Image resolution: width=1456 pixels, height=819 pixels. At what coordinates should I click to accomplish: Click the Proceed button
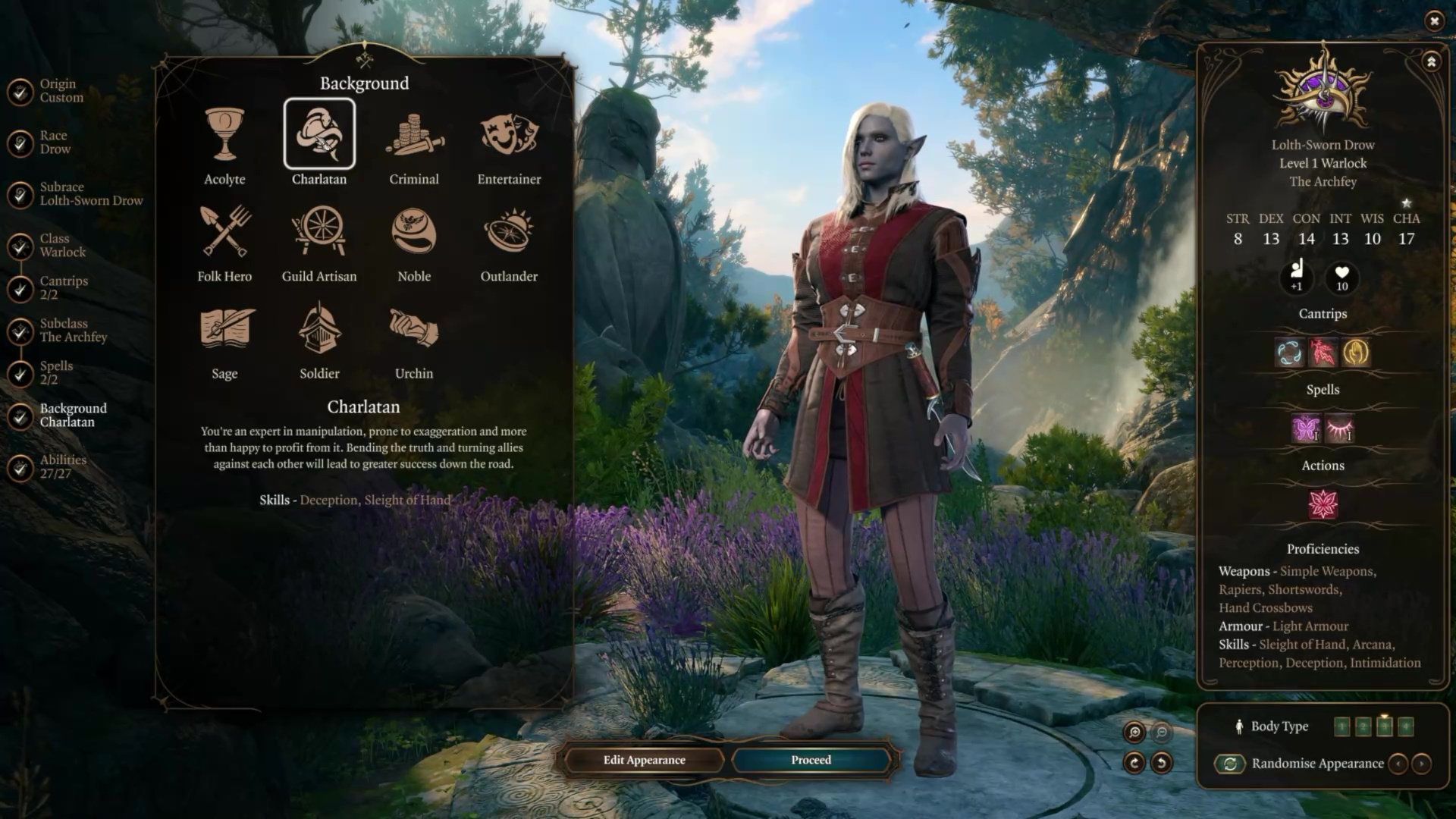pos(811,760)
